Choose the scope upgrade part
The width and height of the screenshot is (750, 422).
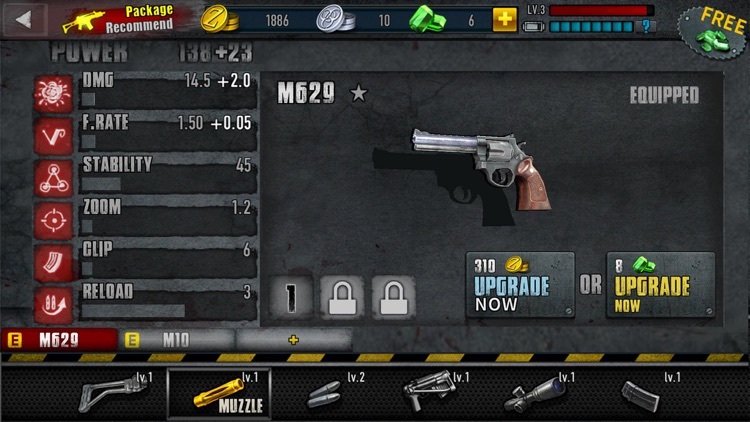pyautogui.click(x=538, y=393)
